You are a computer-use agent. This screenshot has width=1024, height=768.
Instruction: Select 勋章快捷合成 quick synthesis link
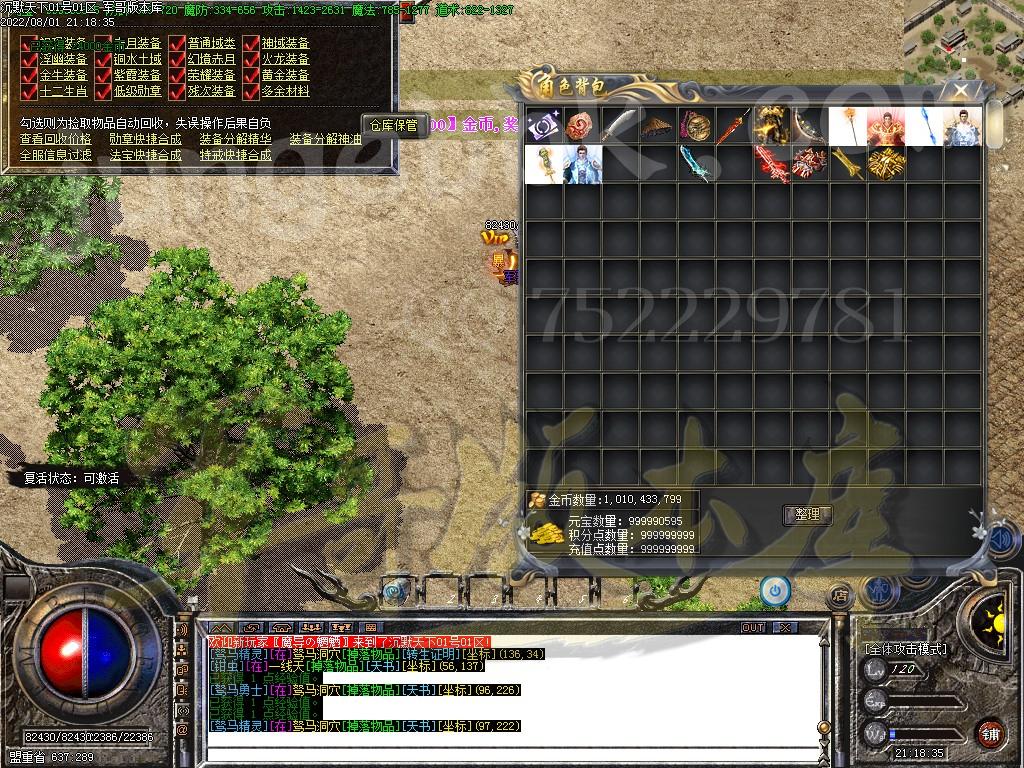pyautogui.click(x=145, y=140)
